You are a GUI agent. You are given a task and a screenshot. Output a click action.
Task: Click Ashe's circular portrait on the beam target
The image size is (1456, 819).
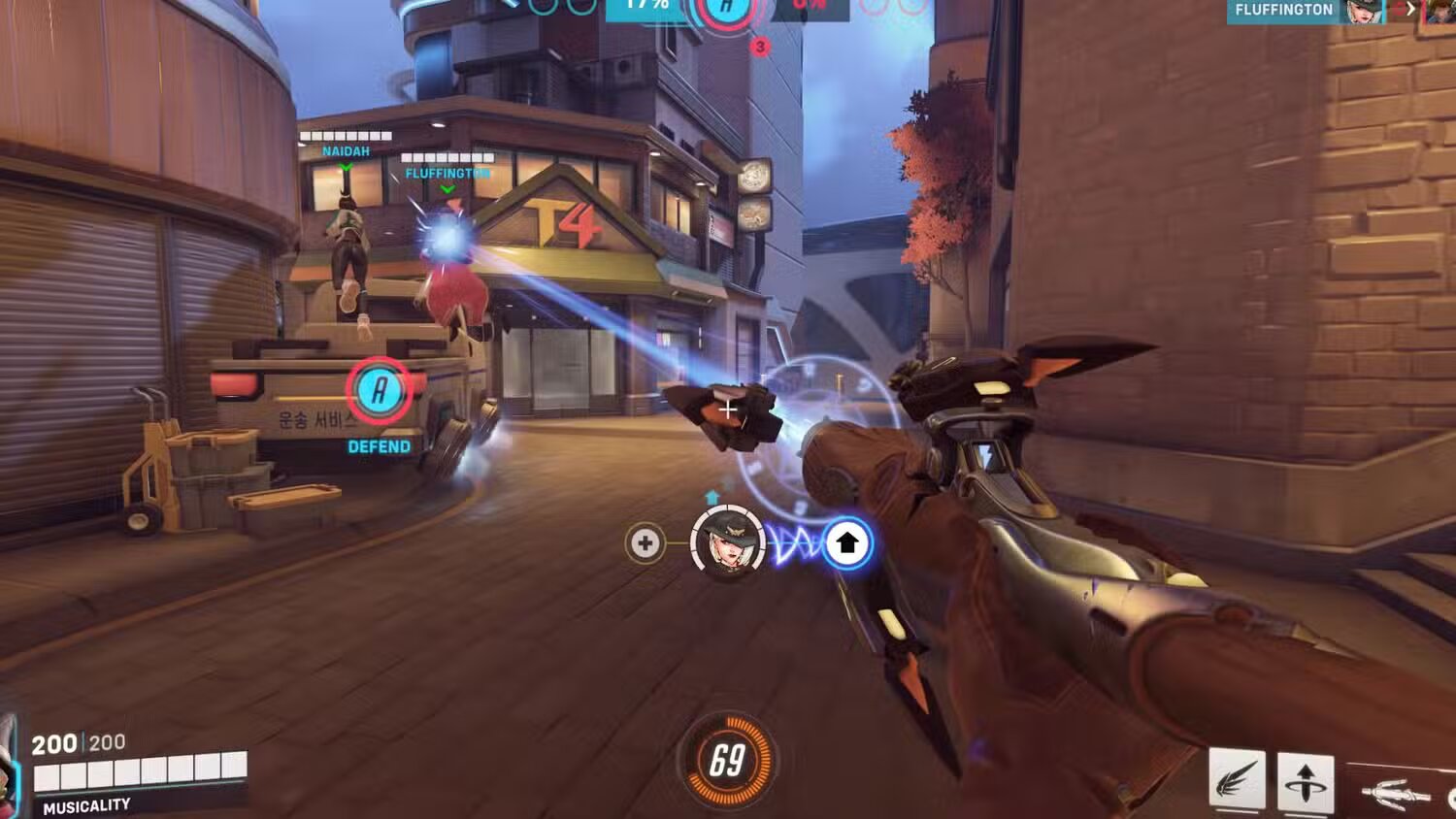tap(727, 541)
